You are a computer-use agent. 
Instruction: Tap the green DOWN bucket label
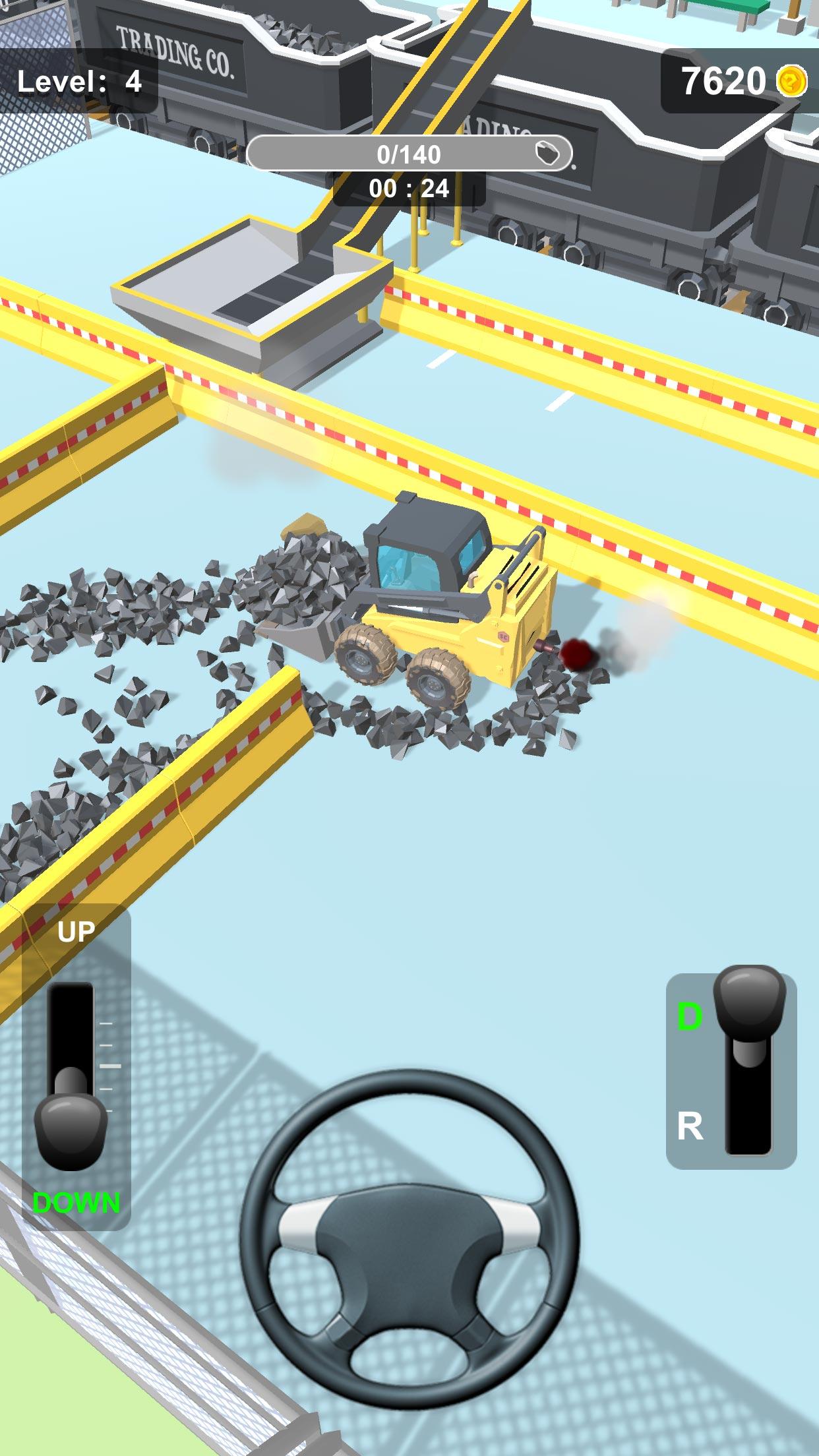76,1203
